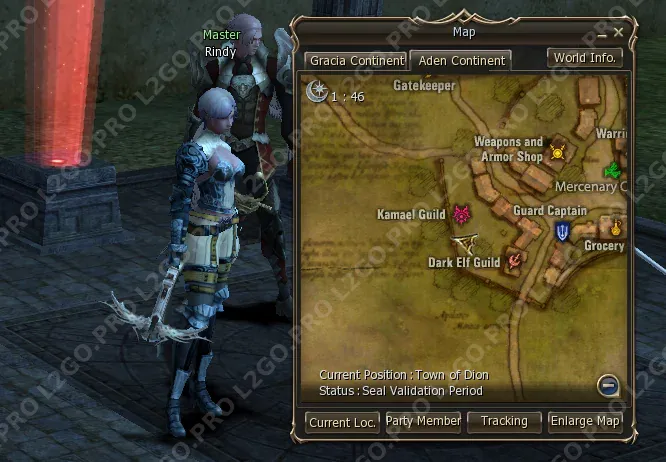Show current location on map
The width and height of the screenshot is (666, 462).
[x=342, y=422]
